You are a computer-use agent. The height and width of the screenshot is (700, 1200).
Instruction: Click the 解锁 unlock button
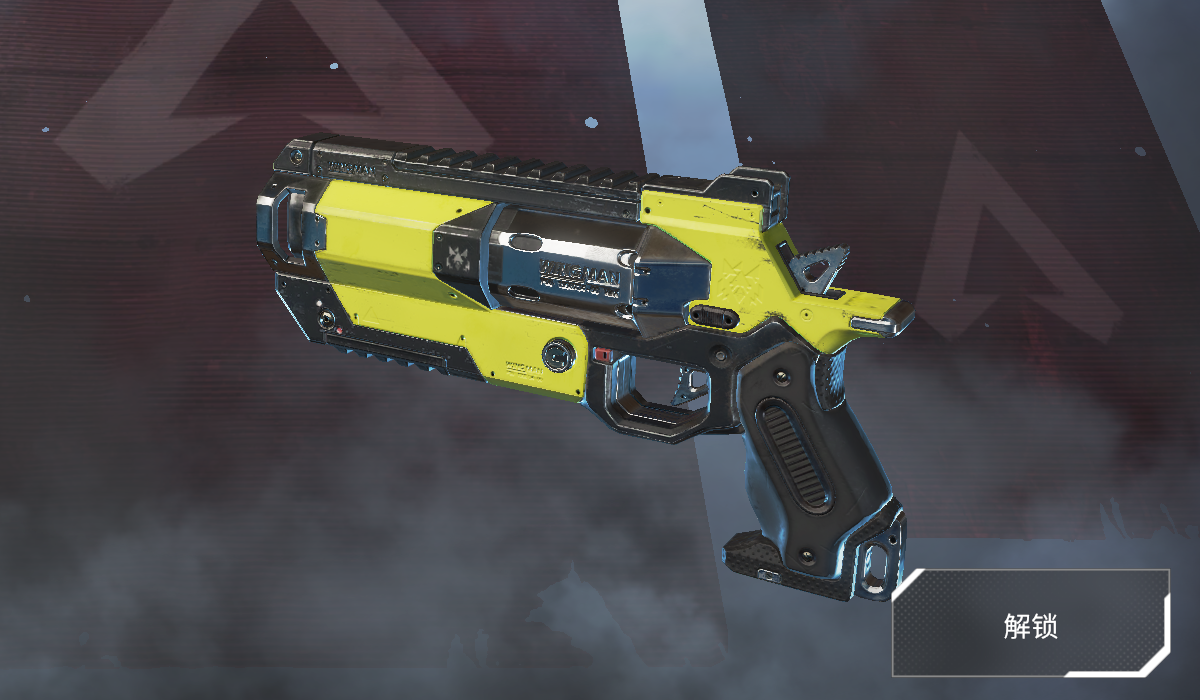[1031, 624]
